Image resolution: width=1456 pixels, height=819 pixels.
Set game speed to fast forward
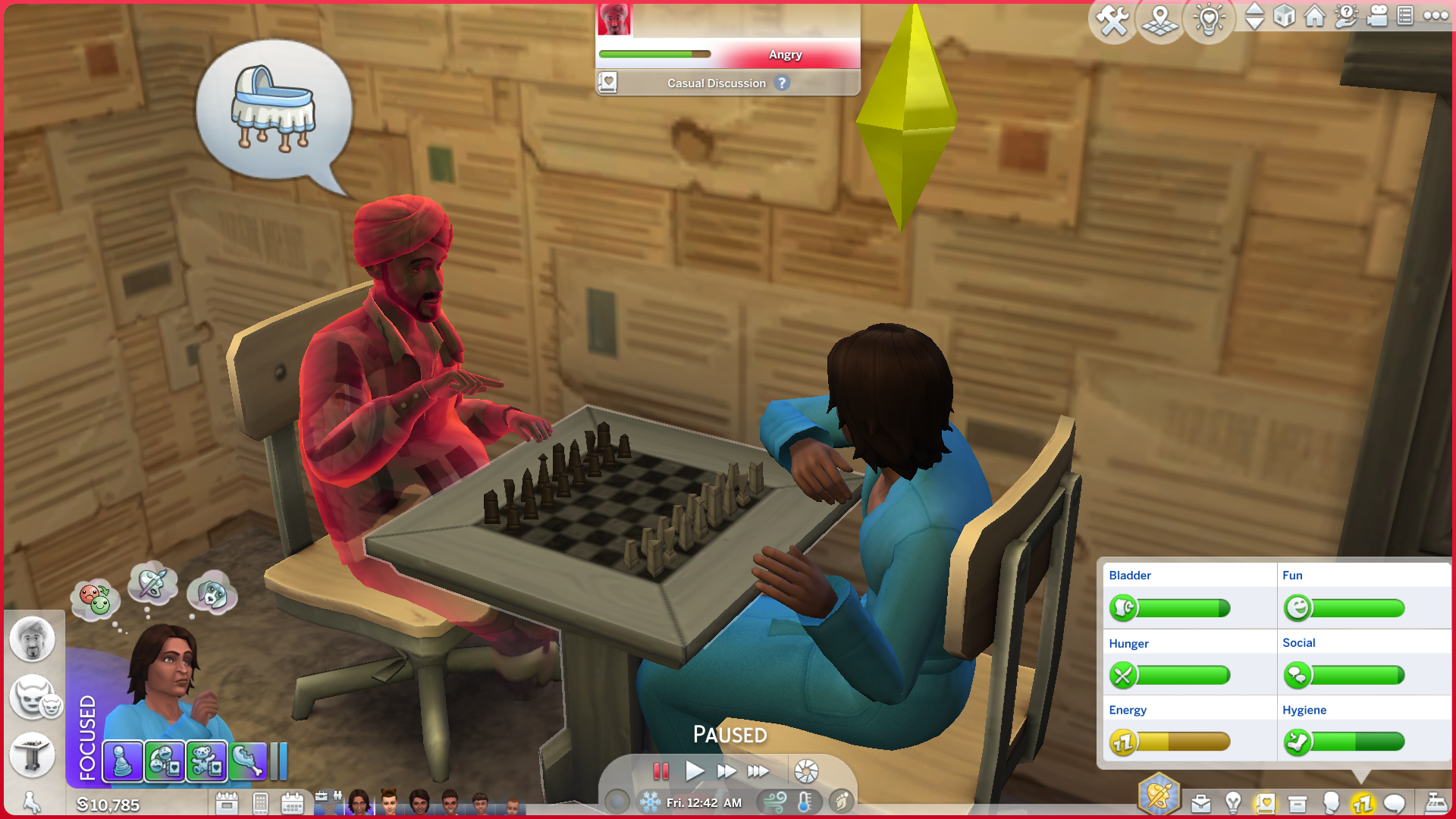point(726,771)
